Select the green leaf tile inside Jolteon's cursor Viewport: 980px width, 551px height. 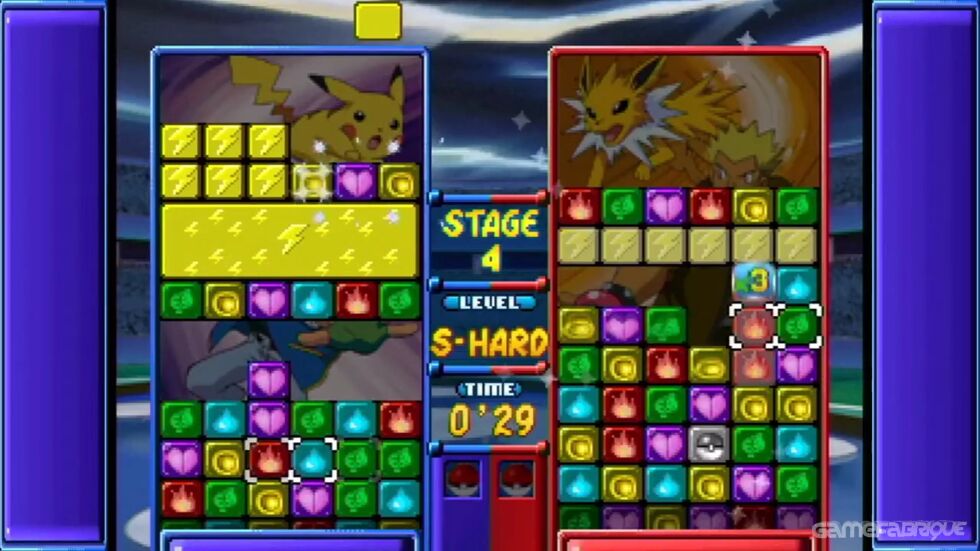tap(798, 326)
